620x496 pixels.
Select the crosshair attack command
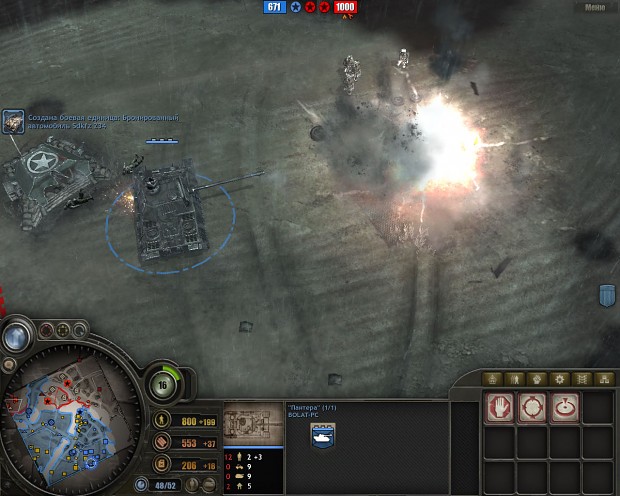(x=531, y=408)
